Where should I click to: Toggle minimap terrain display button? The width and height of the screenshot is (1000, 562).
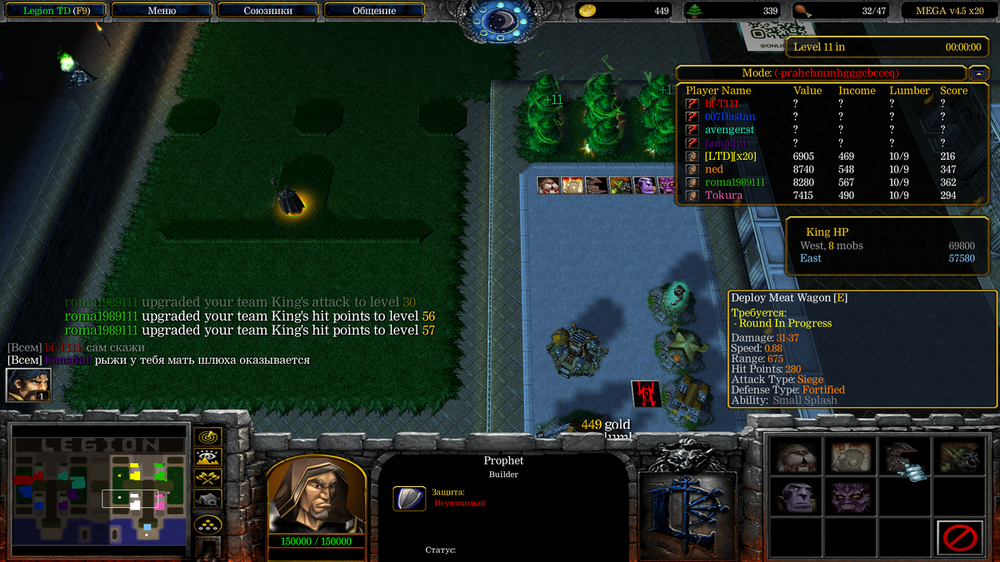(208, 458)
